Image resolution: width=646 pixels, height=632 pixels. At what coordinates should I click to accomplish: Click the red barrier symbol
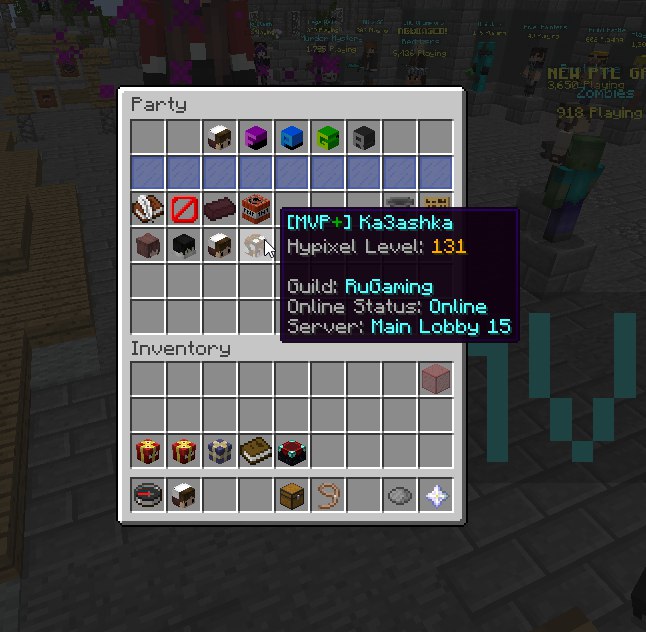[x=184, y=210]
